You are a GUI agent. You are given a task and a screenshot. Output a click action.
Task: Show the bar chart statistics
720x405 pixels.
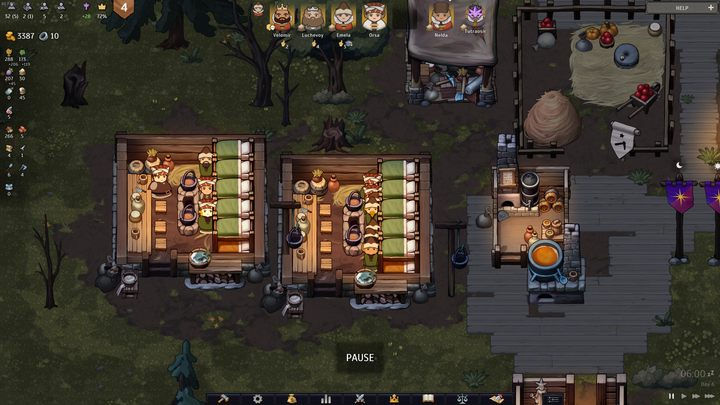[325, 398]
